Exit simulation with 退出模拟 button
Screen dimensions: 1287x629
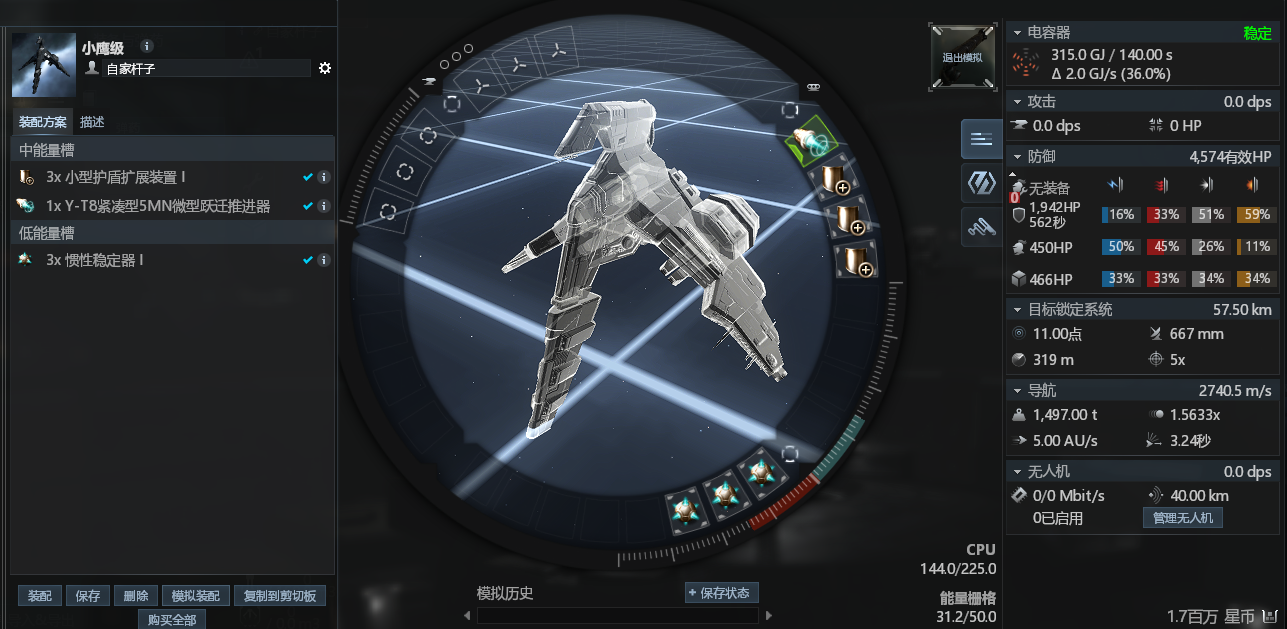click(x=962, y=57)
